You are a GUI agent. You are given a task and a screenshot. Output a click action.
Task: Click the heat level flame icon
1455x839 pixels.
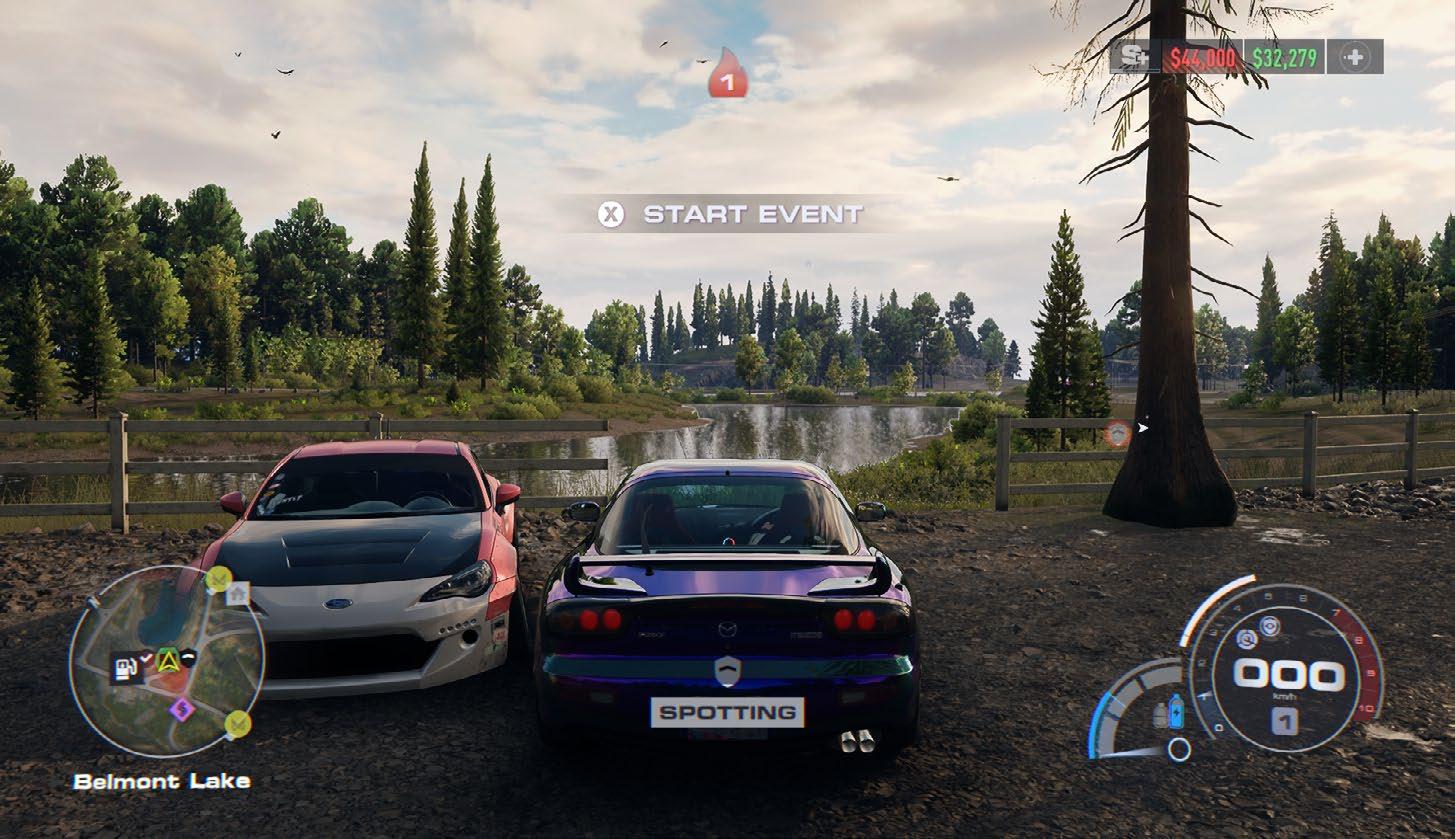[x=728, y=75]
